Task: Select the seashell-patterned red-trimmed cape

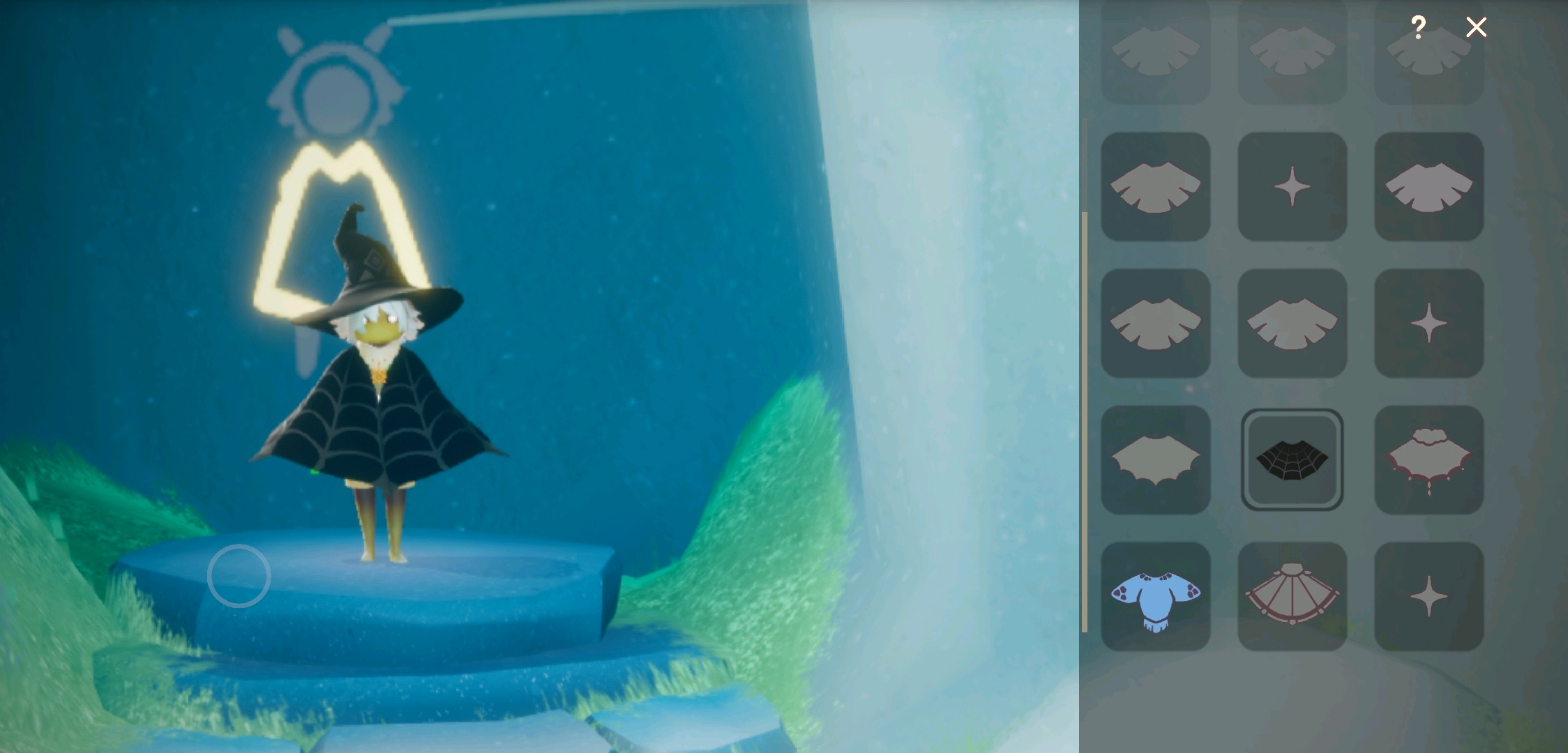Action: [1292, 597]
